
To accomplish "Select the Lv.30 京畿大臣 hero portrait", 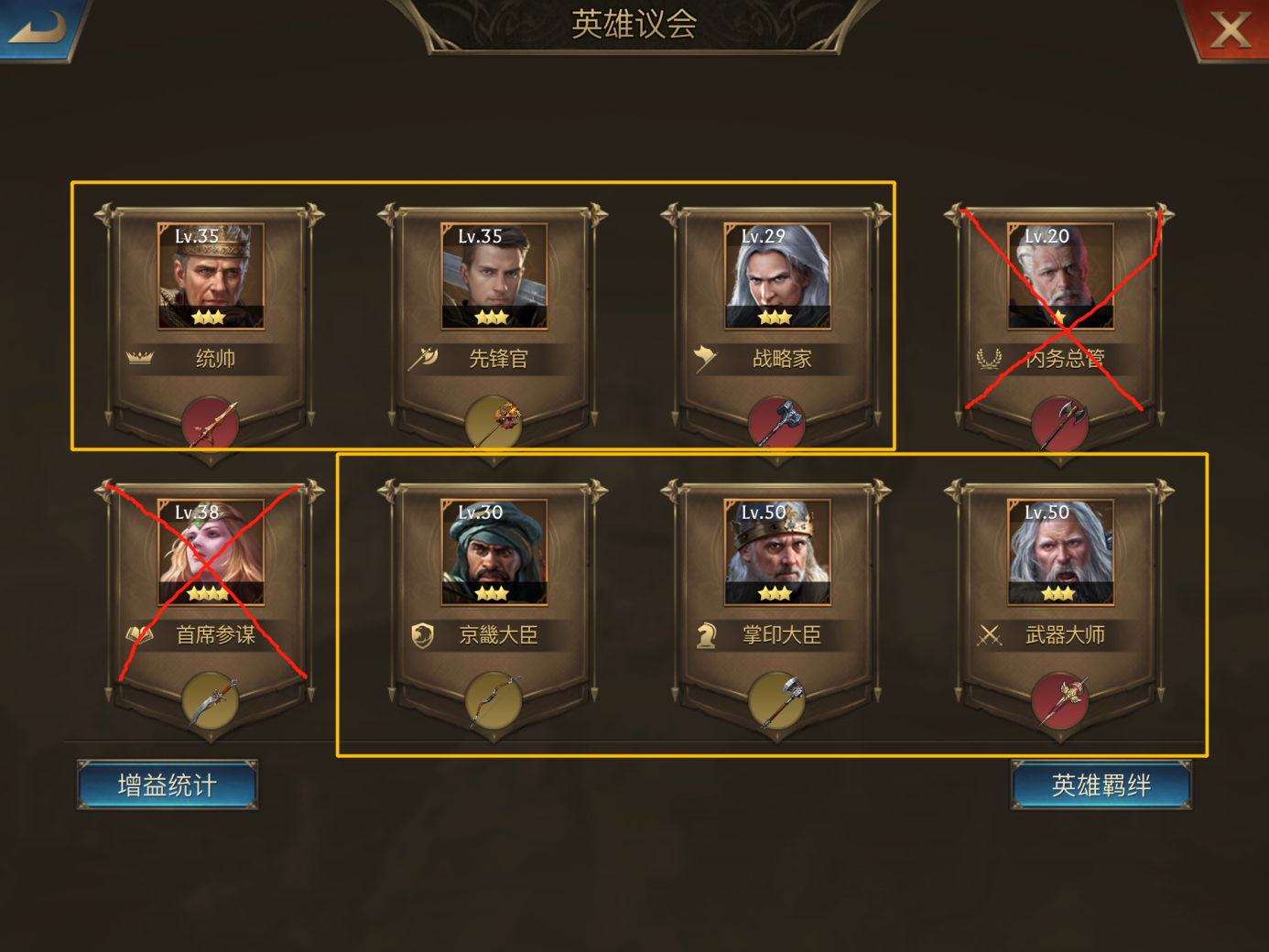I will 494,553.
